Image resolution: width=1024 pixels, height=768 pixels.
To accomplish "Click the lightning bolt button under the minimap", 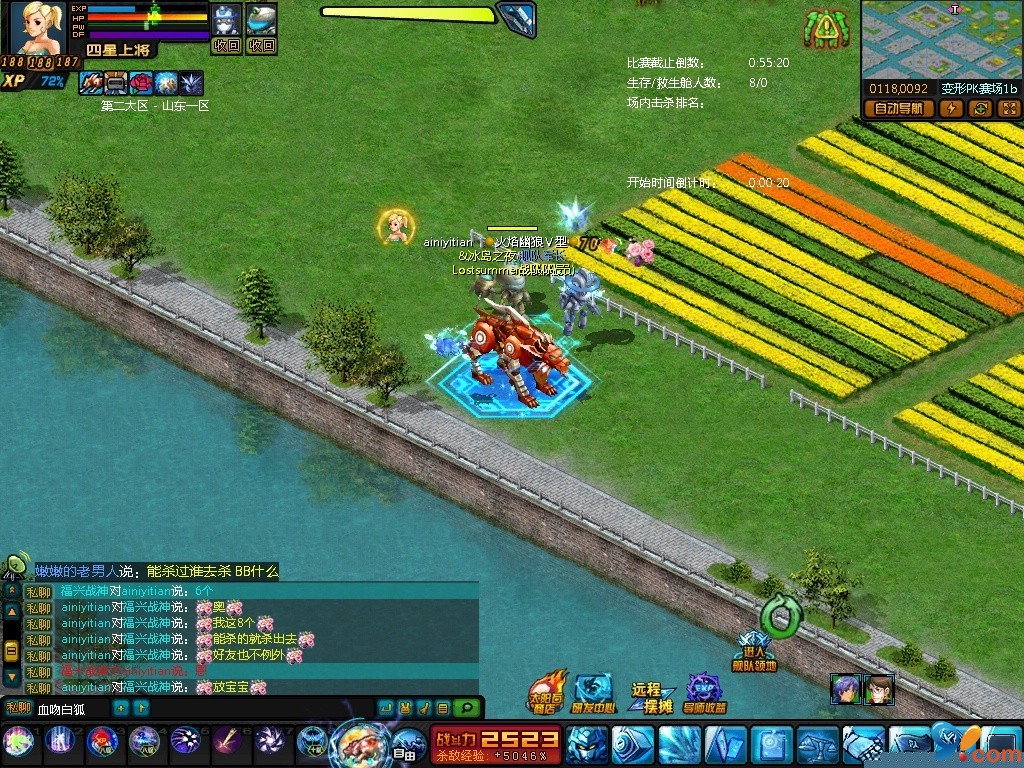I will 953,109.
